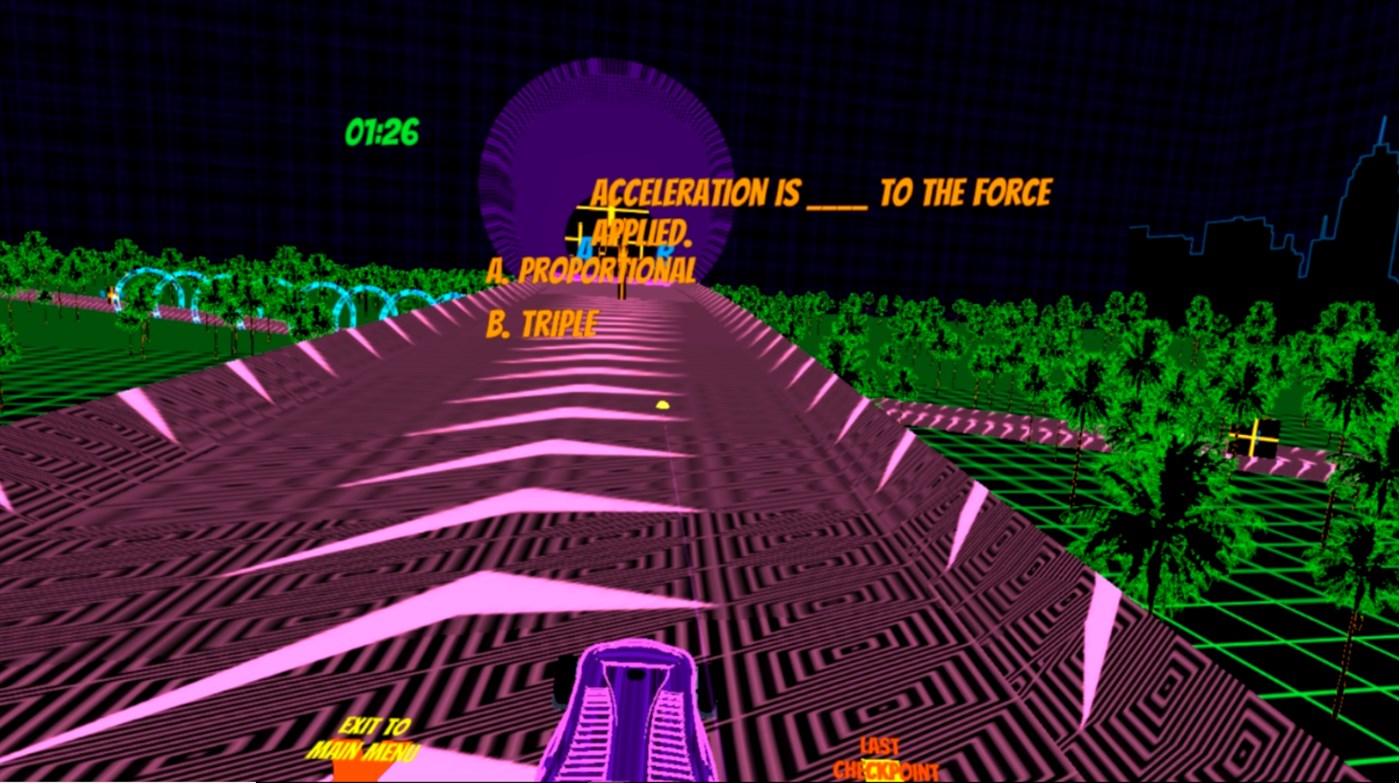The height and width of the screenshot is (783, 1399).
Task: Select answer B. TRIPLE
Action: tap(540, 323)
